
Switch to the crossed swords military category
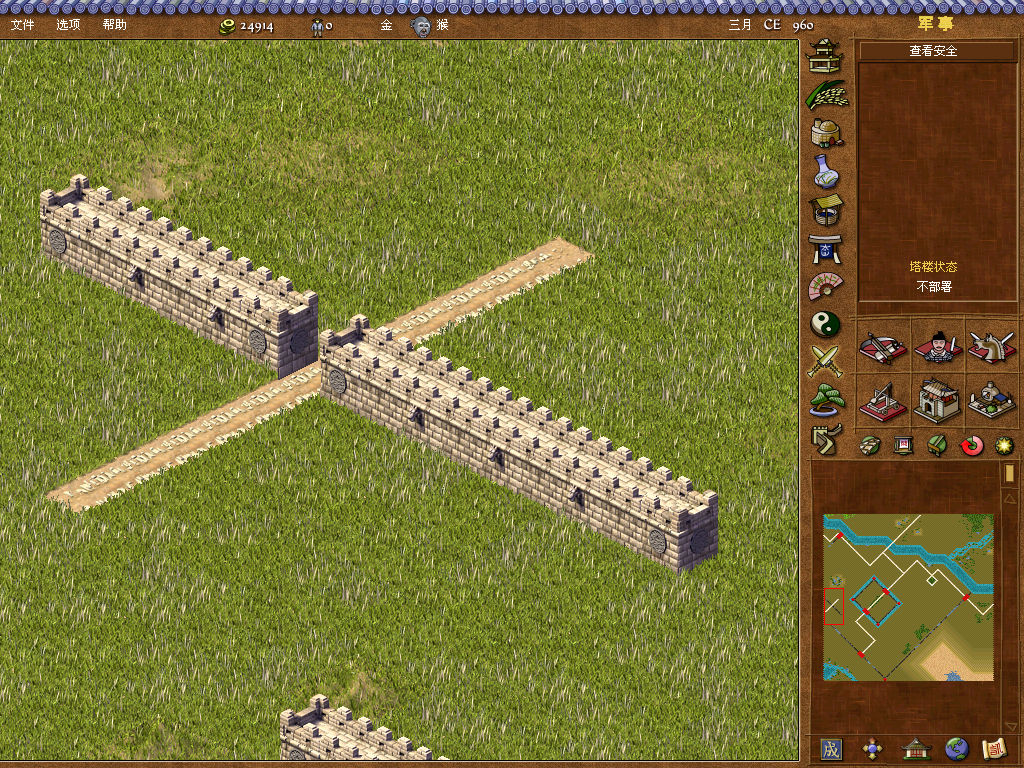(x=826, y=360)
